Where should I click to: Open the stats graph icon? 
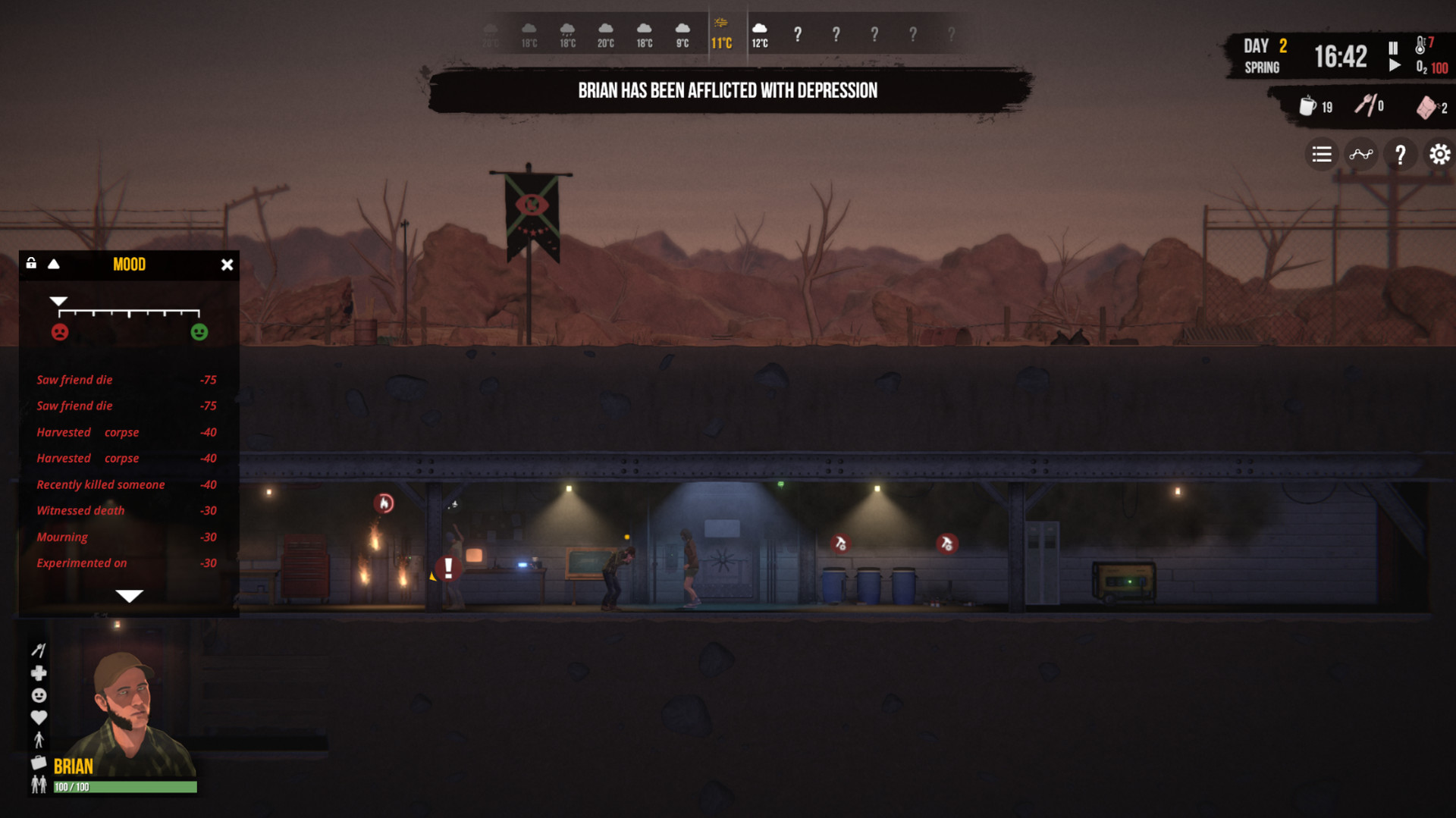tap(1361, 154)
